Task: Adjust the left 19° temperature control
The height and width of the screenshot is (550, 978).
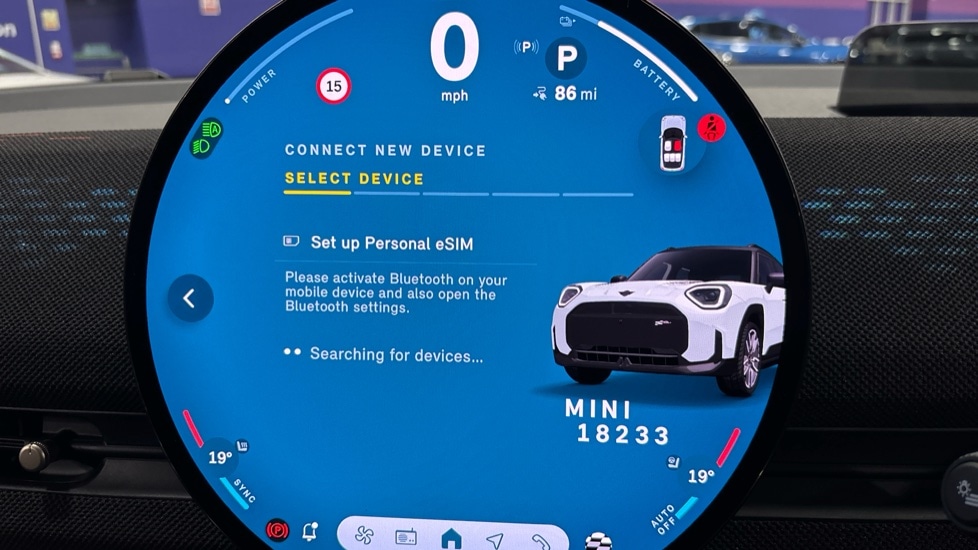Action: coord(219,458)
